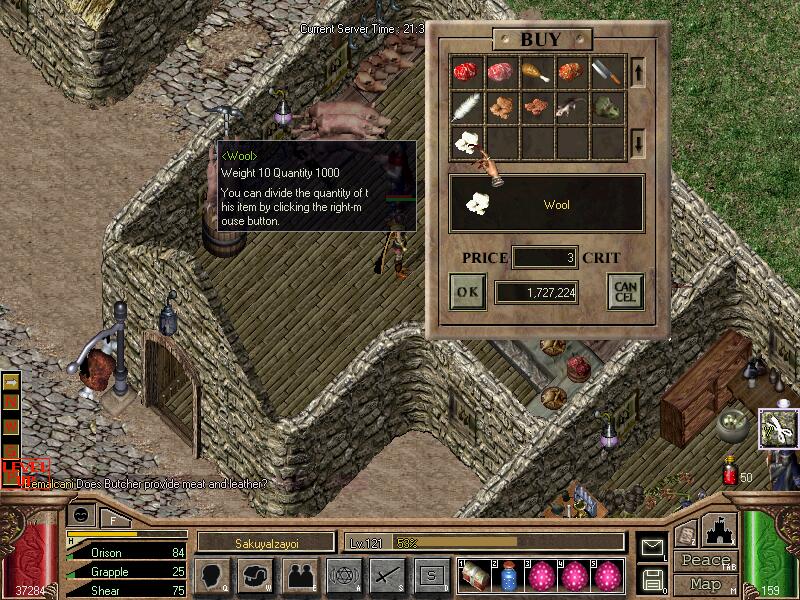Select the Wool item slot
This screenshot has height=600, width=800.
pos(466,141)
